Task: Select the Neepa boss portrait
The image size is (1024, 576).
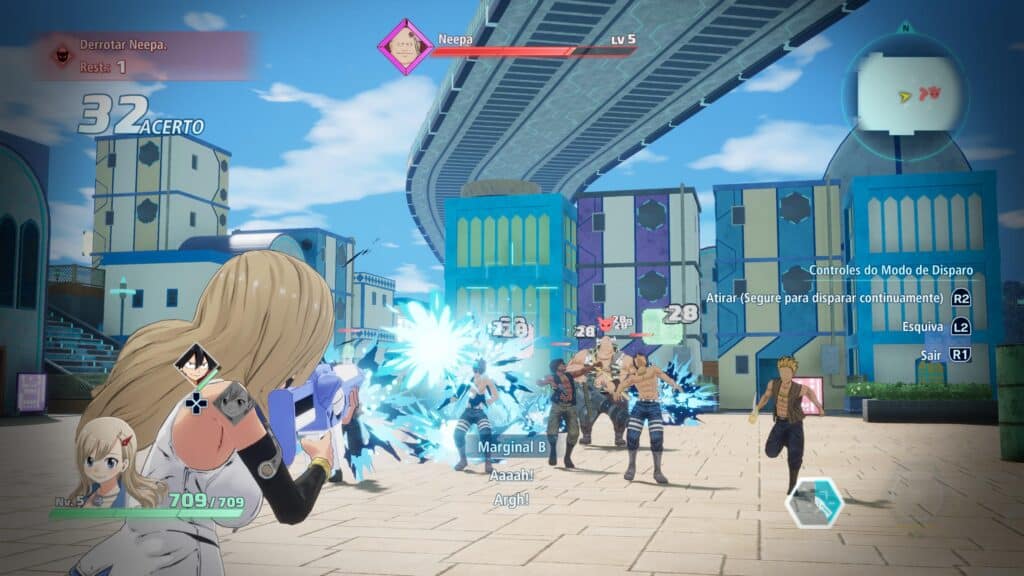Action: [x=404, y=47]
